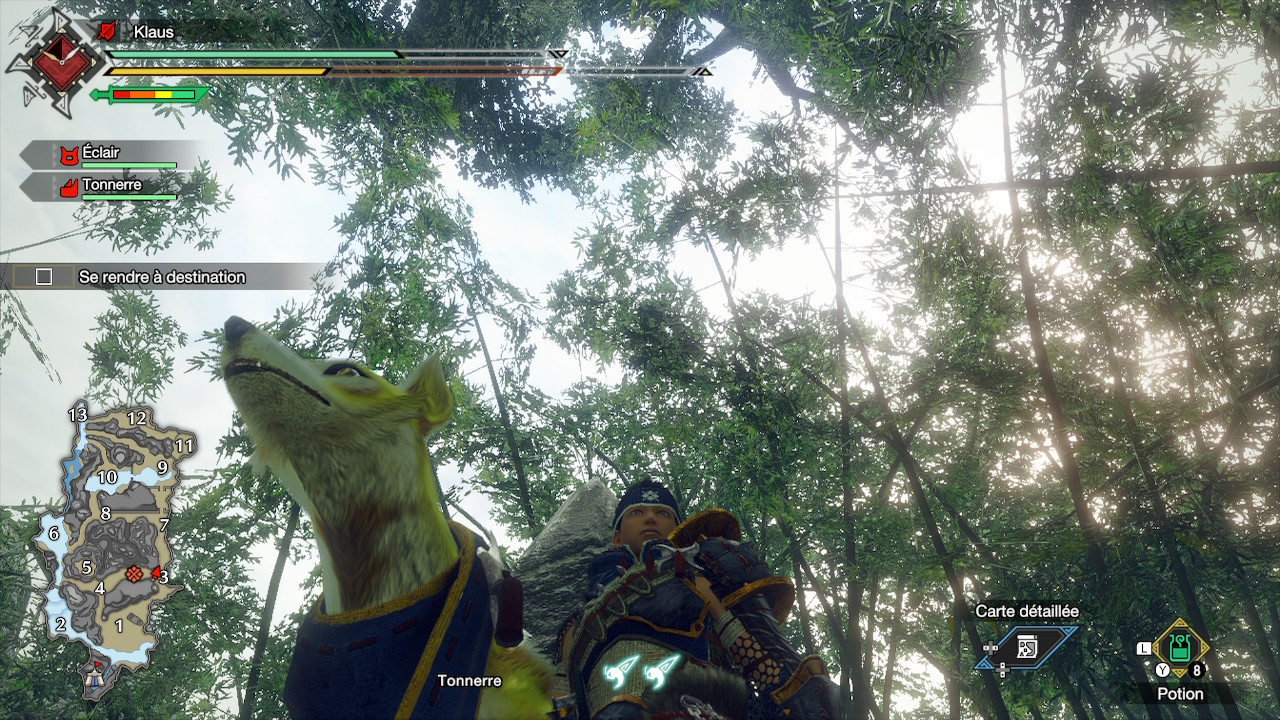Toggle the Se rendre à destination objective checkbox
This screenshot has width=1280, height=720.
coord(44,277)
